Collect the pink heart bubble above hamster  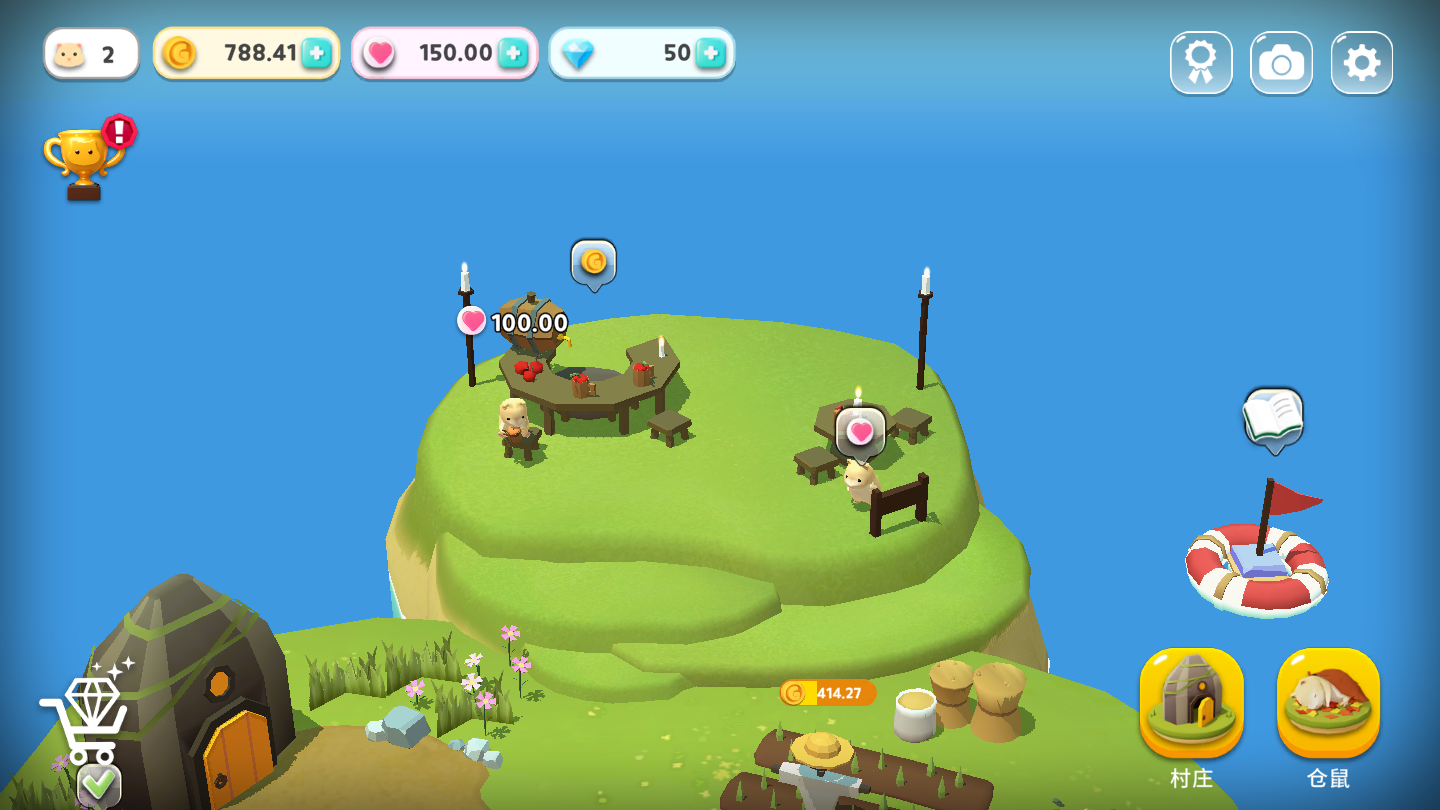pos(860,432)
